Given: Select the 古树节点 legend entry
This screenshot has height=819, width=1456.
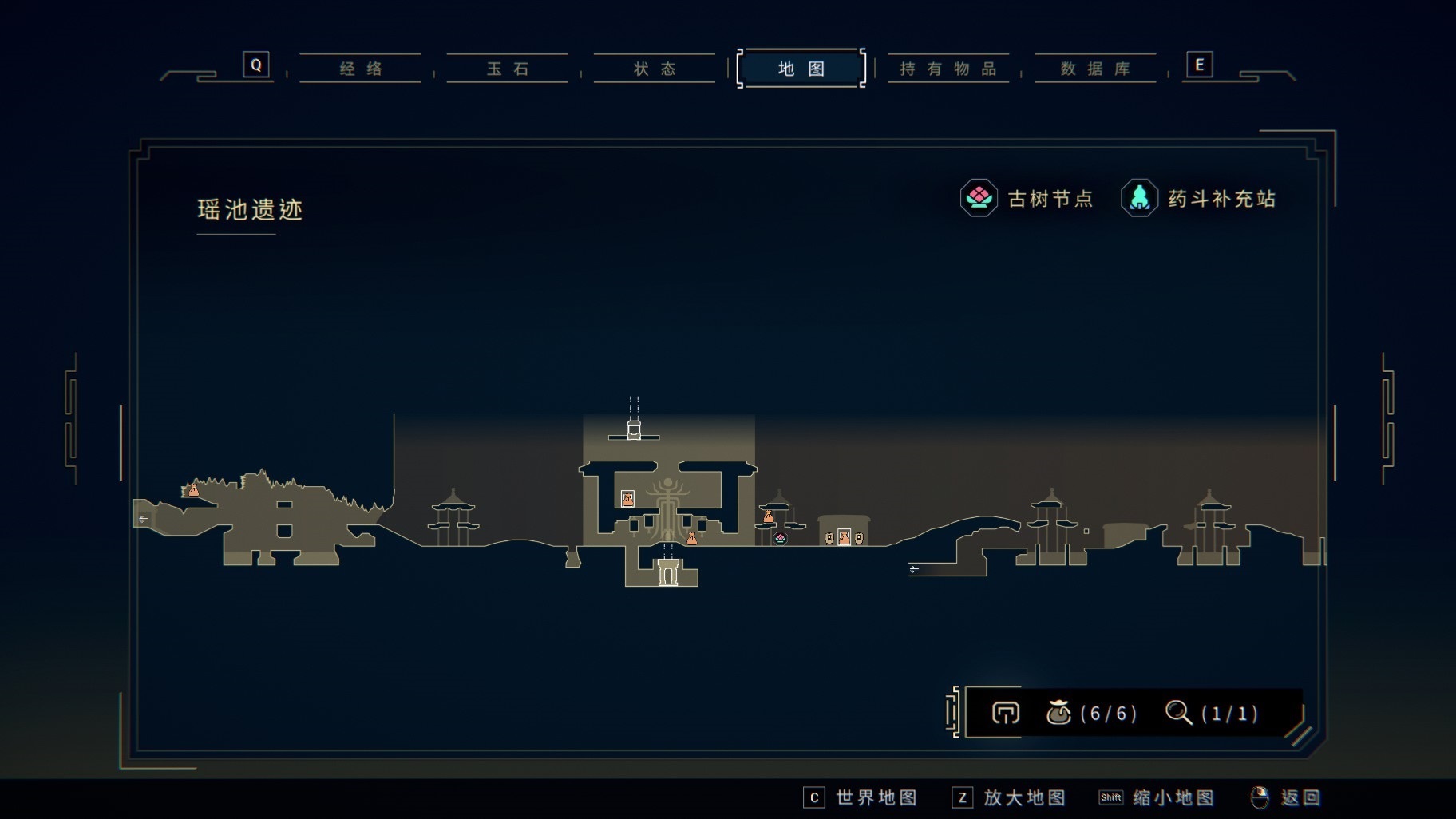Looking at the screenshot, I should (x=1027, y=198).
